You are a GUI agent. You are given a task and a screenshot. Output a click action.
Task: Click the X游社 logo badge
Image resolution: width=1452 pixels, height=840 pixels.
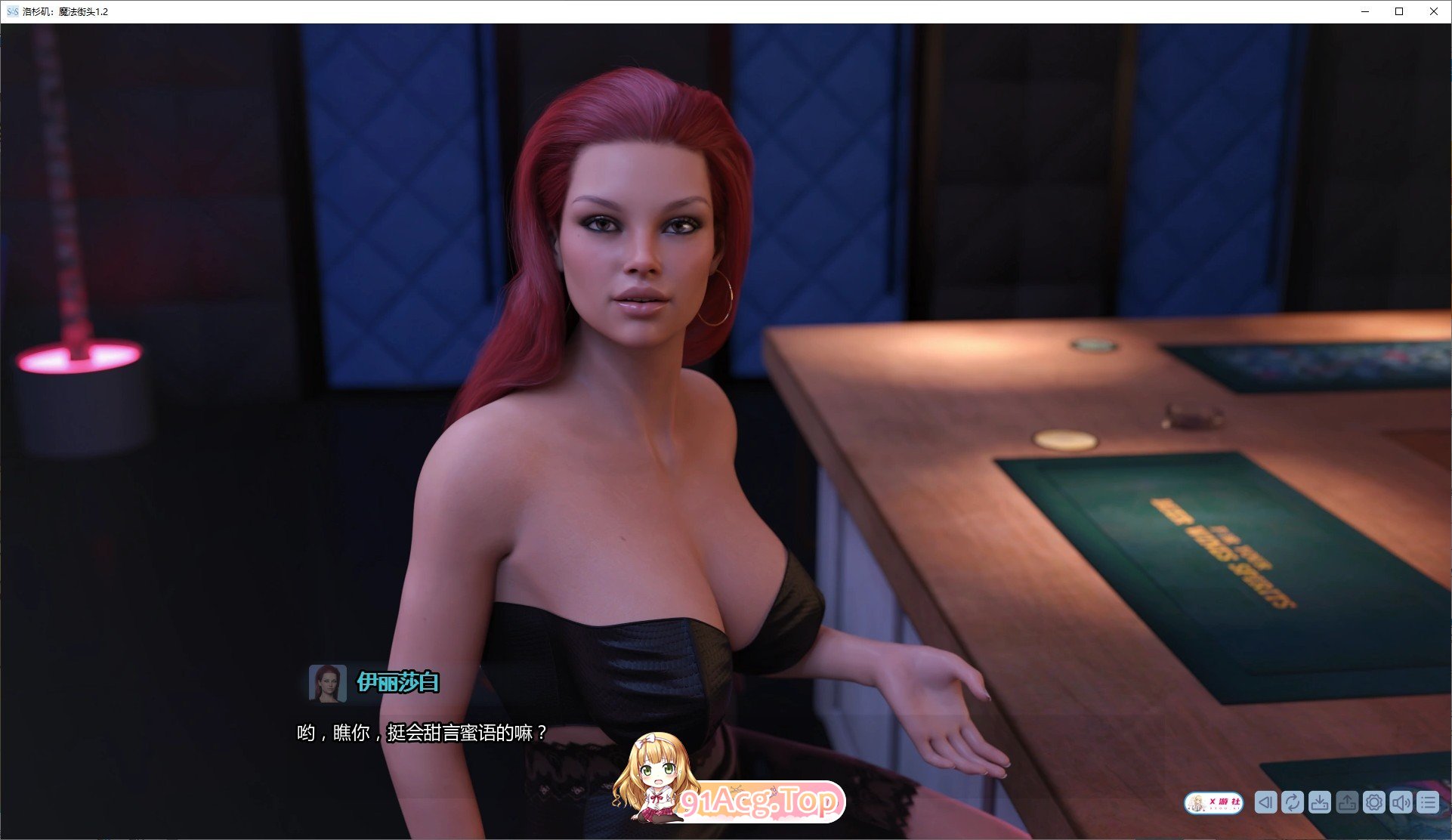point(1213,802)
